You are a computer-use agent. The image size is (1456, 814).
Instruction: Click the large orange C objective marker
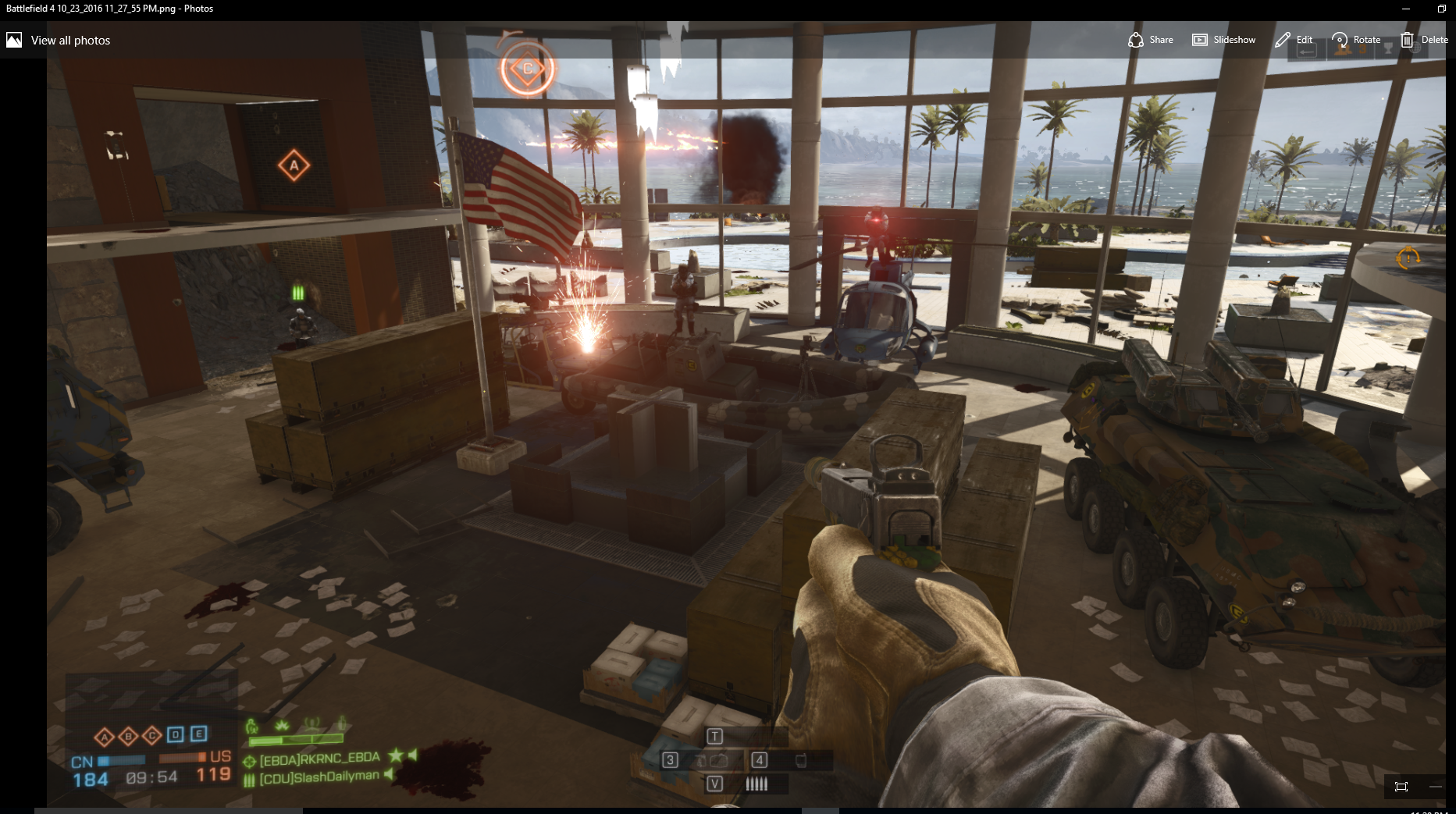pyautogui.click(x=528, y=69)
